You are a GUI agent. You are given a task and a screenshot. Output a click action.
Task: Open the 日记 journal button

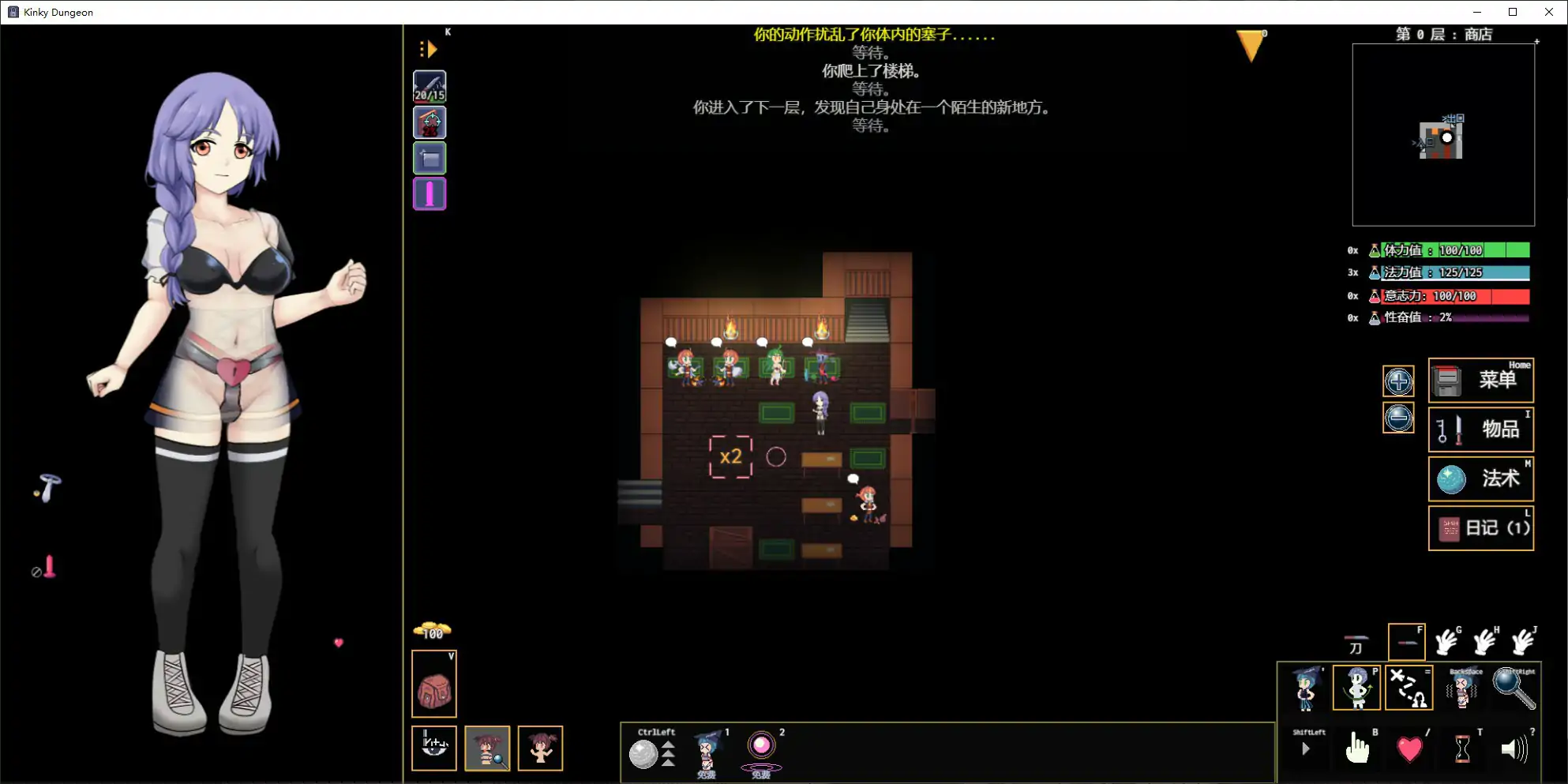coord(1480,527)
